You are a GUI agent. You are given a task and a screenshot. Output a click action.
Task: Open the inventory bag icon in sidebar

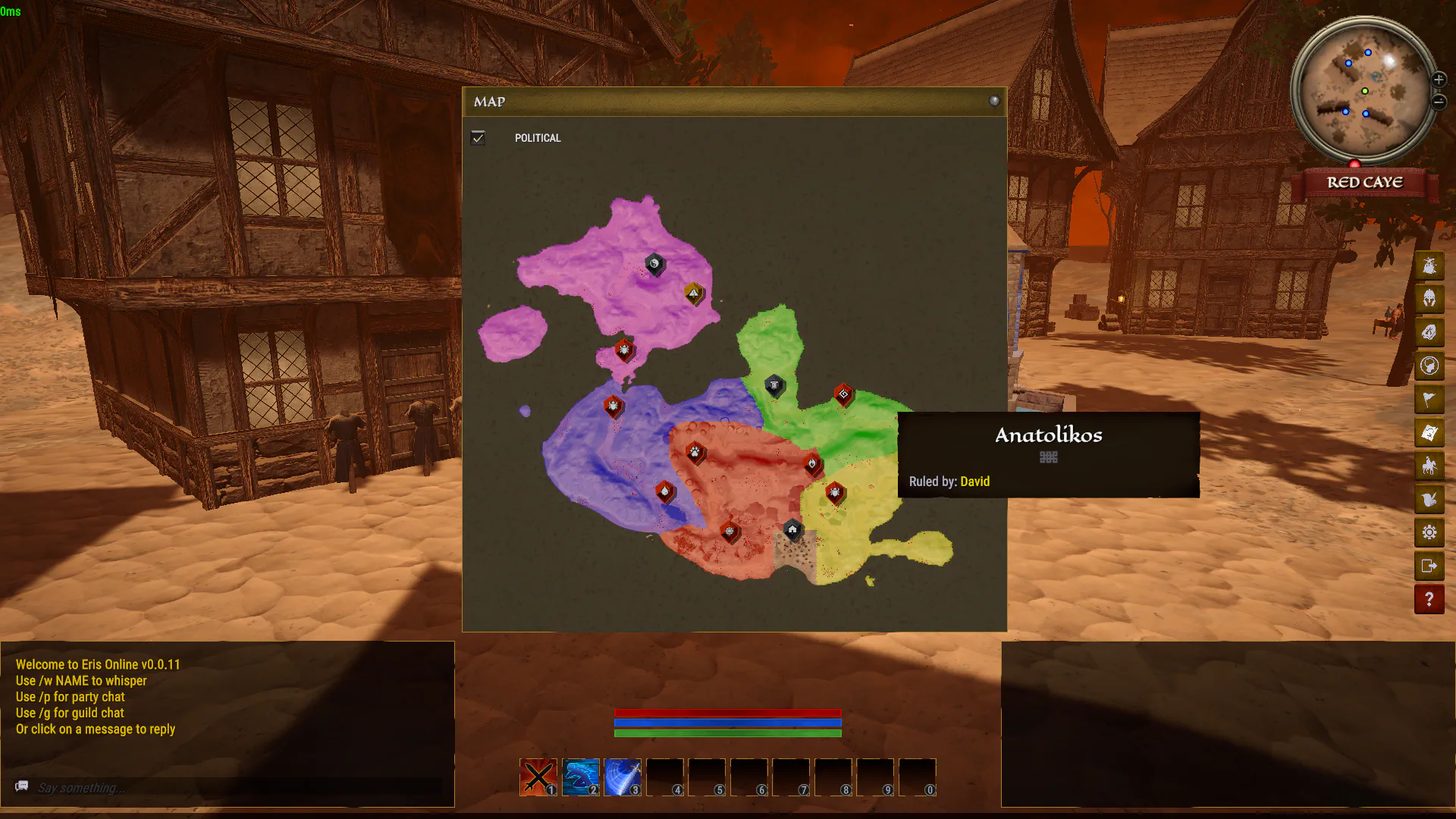pos(1429,266)
